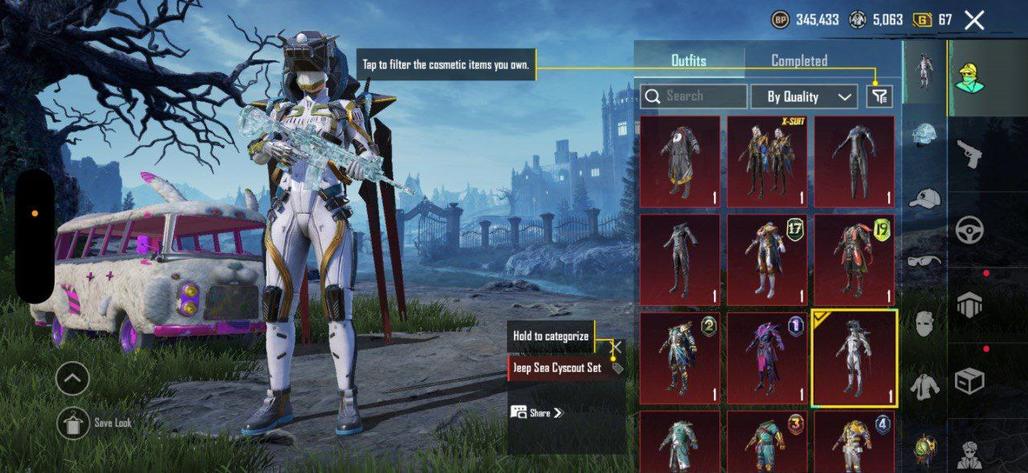Click the outfit Search field
This screenshot has width=1028, height=473.
coord(694,96)
